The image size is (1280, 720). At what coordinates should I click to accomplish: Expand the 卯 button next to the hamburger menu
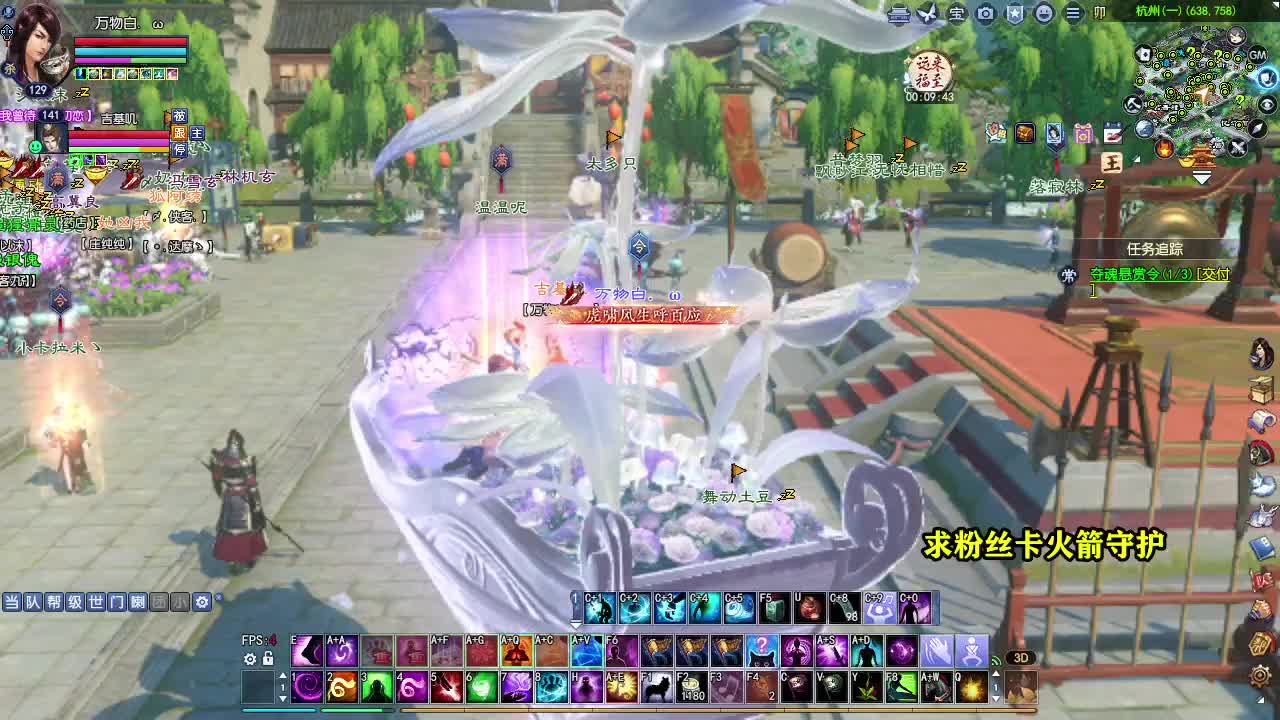[x=1099, y=13]
